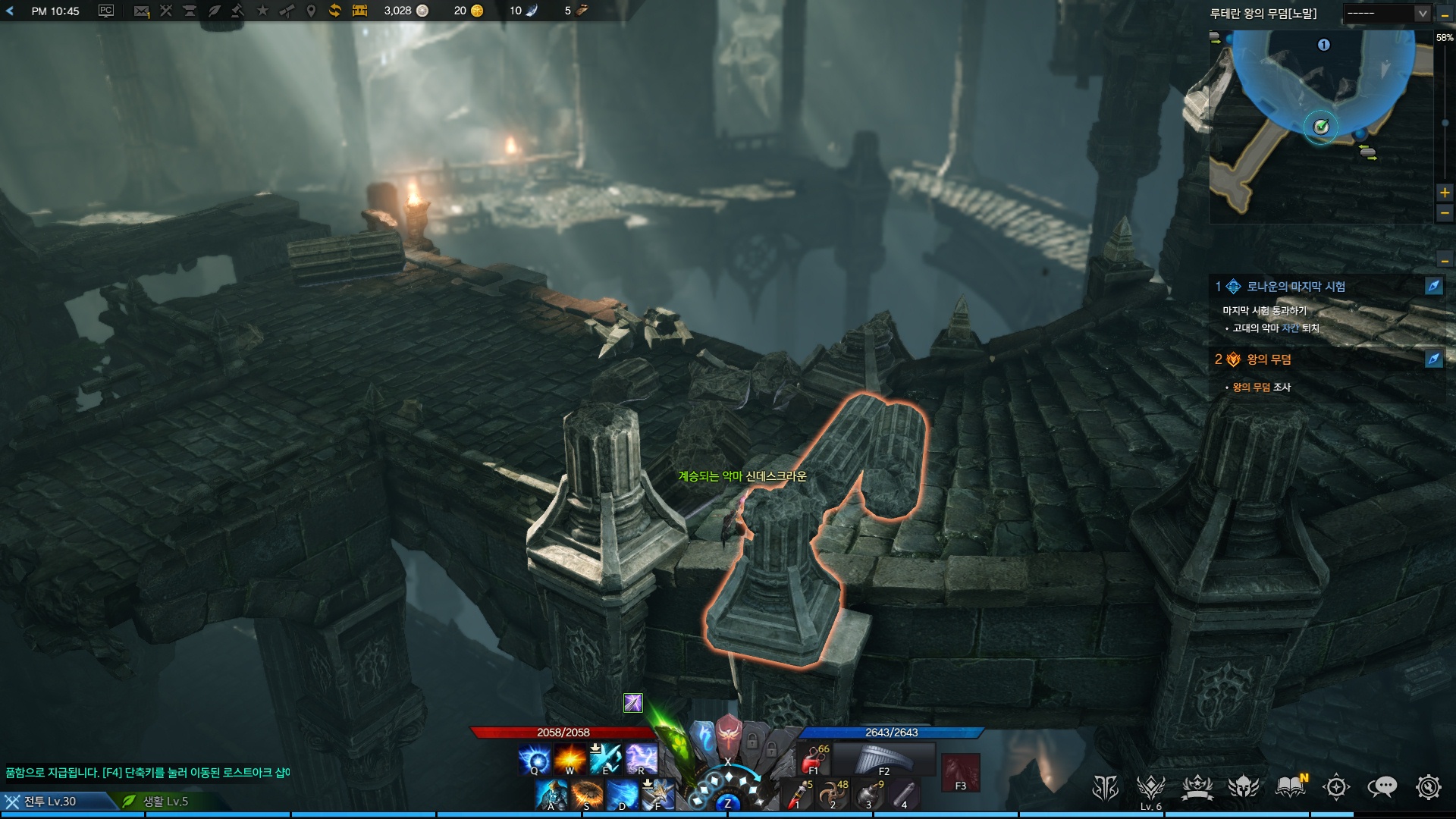Throw the bomb item in slot 3
1456x819 pixels.
click(869, 794)
